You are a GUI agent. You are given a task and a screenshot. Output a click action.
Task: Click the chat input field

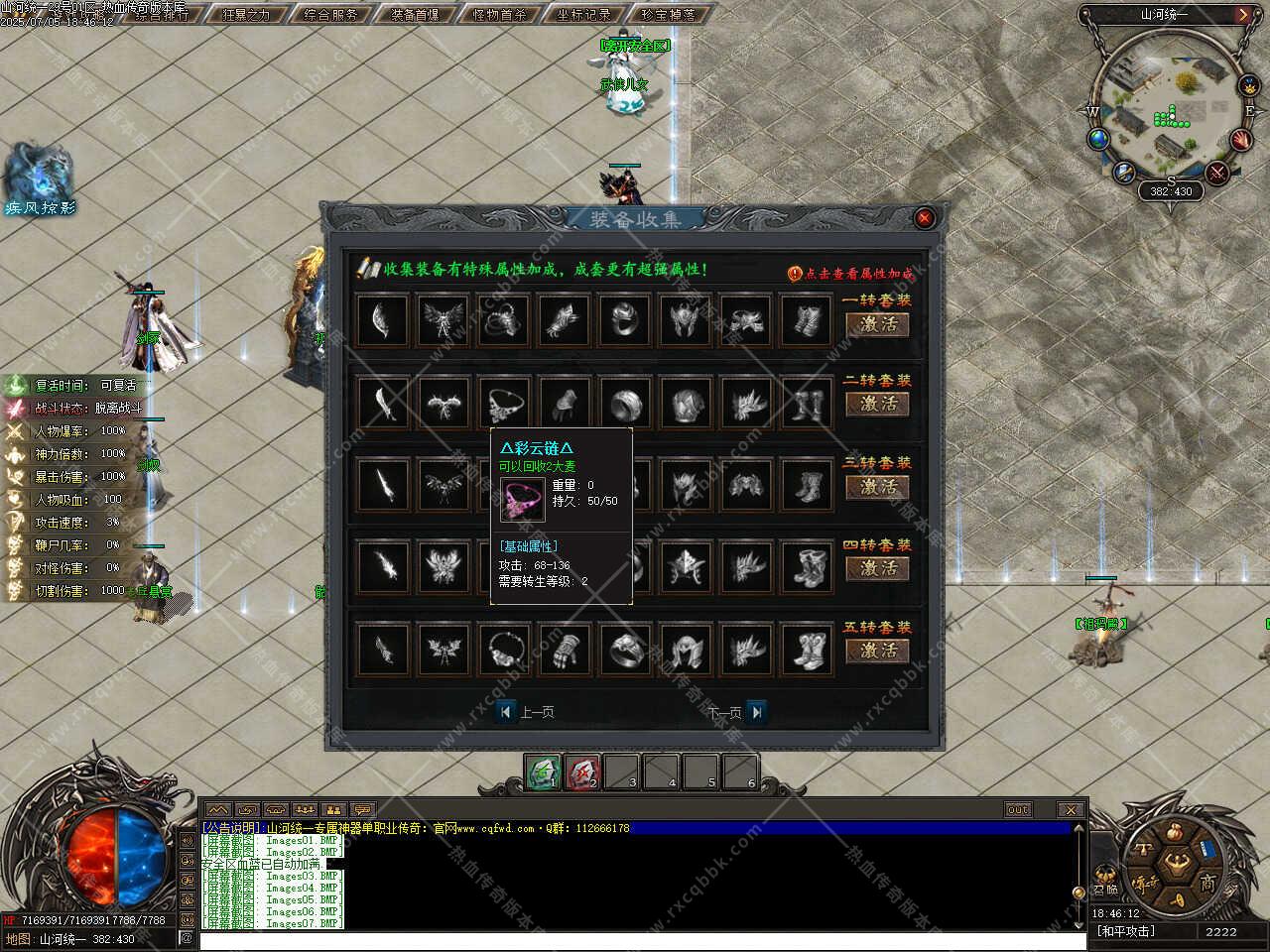pyautogui.click(x=635, y=940)
